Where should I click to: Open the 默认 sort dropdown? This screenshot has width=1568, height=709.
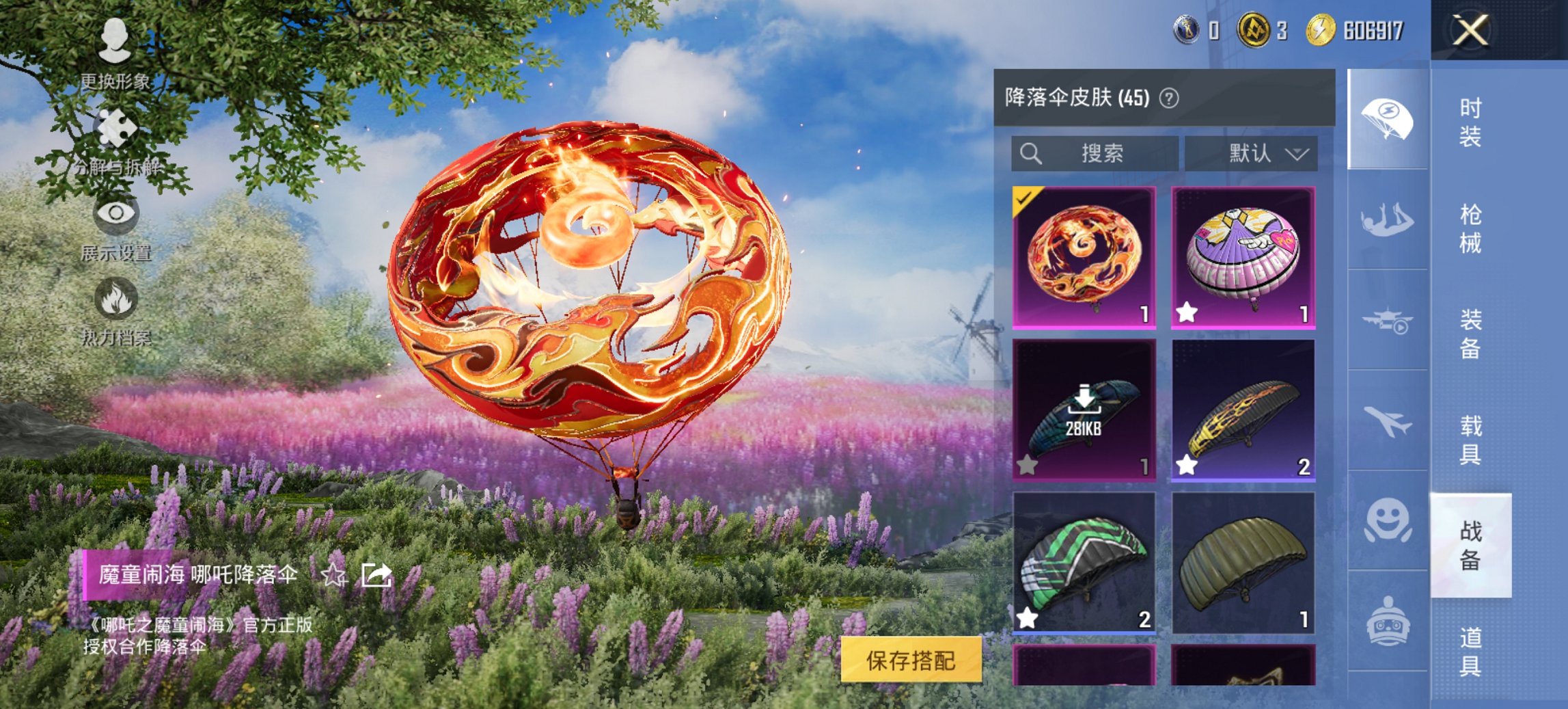(x=1256, y=153)
